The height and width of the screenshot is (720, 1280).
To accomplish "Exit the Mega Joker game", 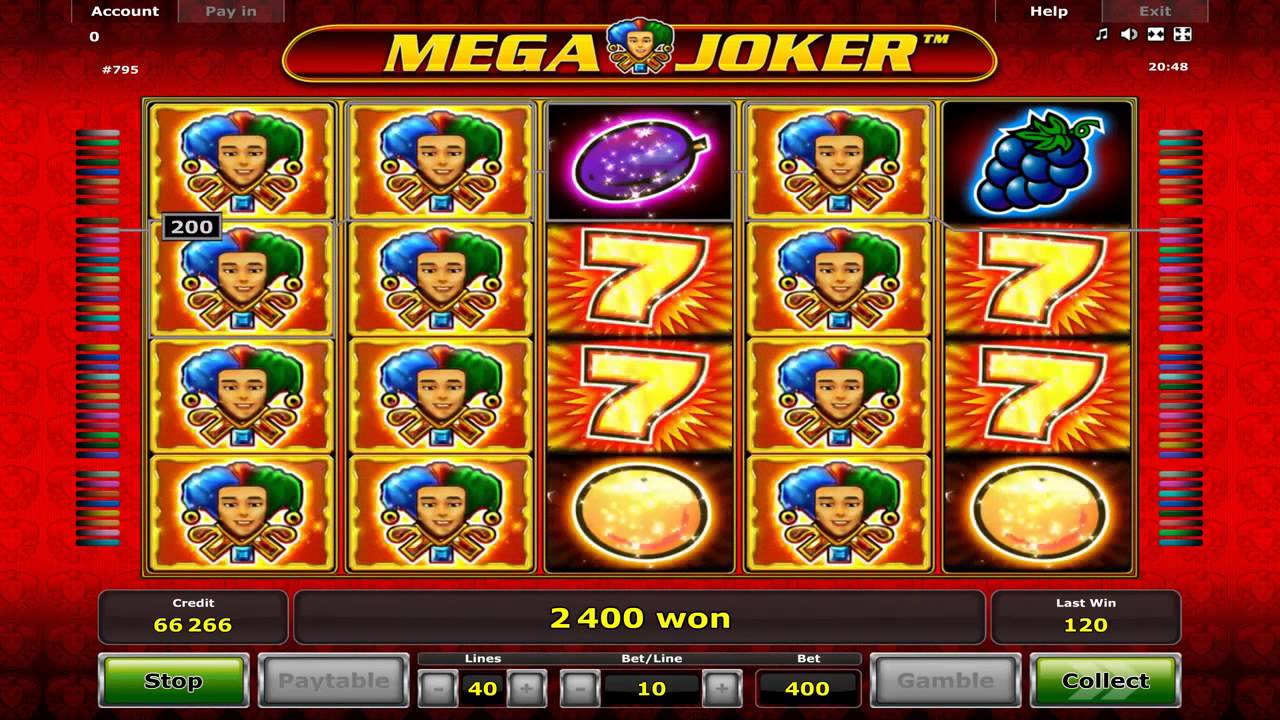I will (1155, 11).
